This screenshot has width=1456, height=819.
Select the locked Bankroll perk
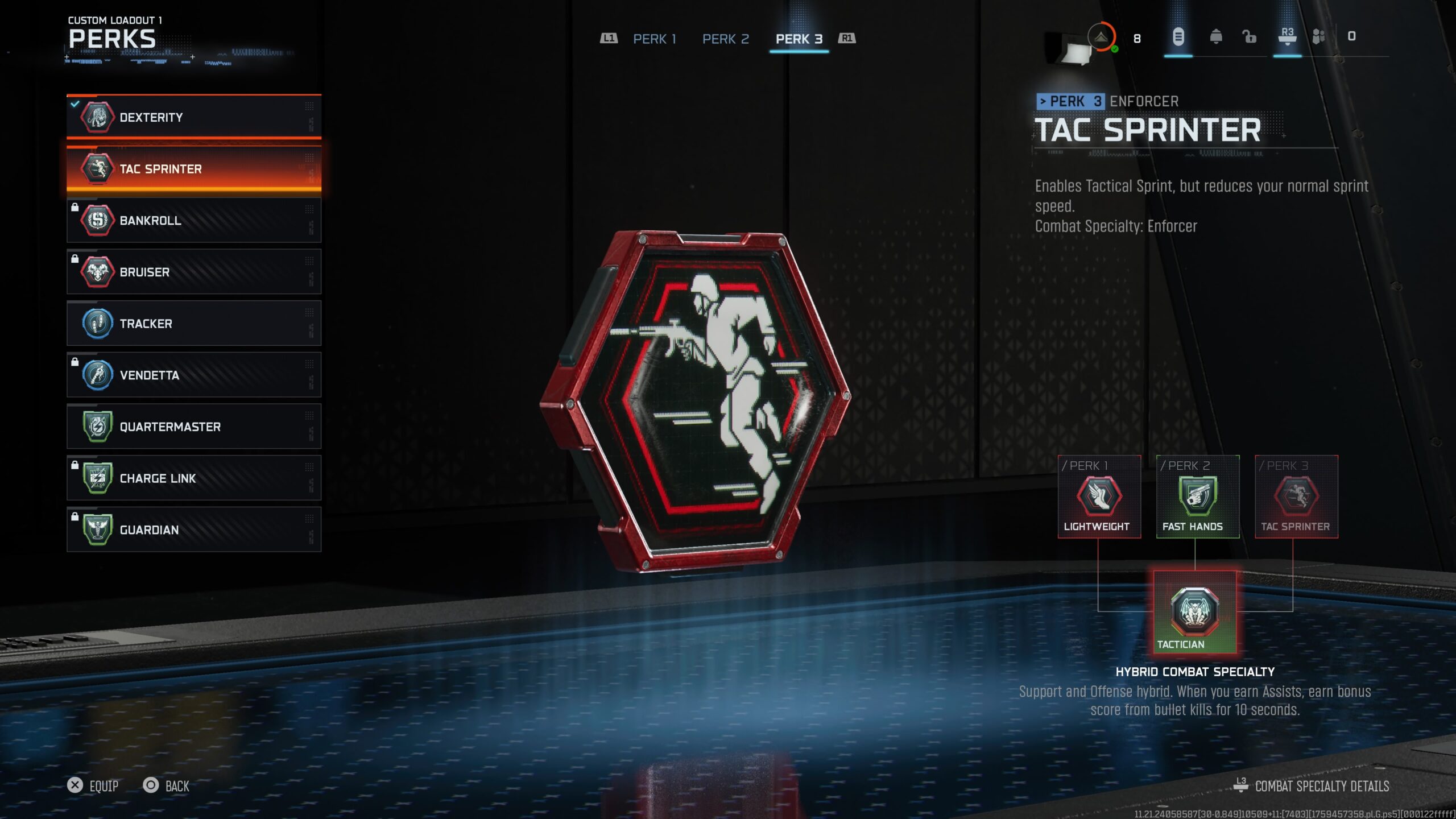(x=193, y=221)
